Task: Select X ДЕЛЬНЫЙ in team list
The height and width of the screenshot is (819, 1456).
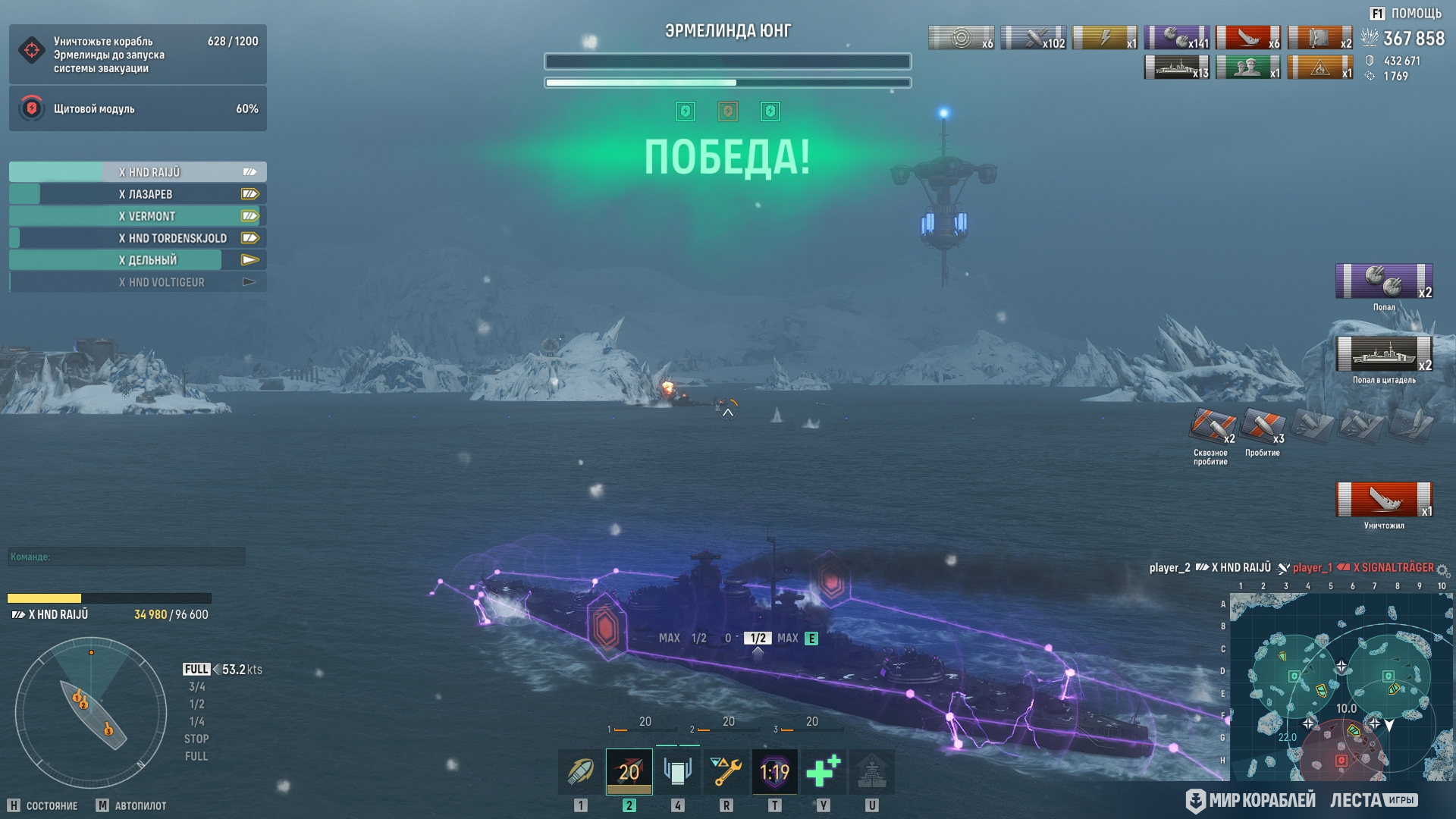Action: pos(138,260)
